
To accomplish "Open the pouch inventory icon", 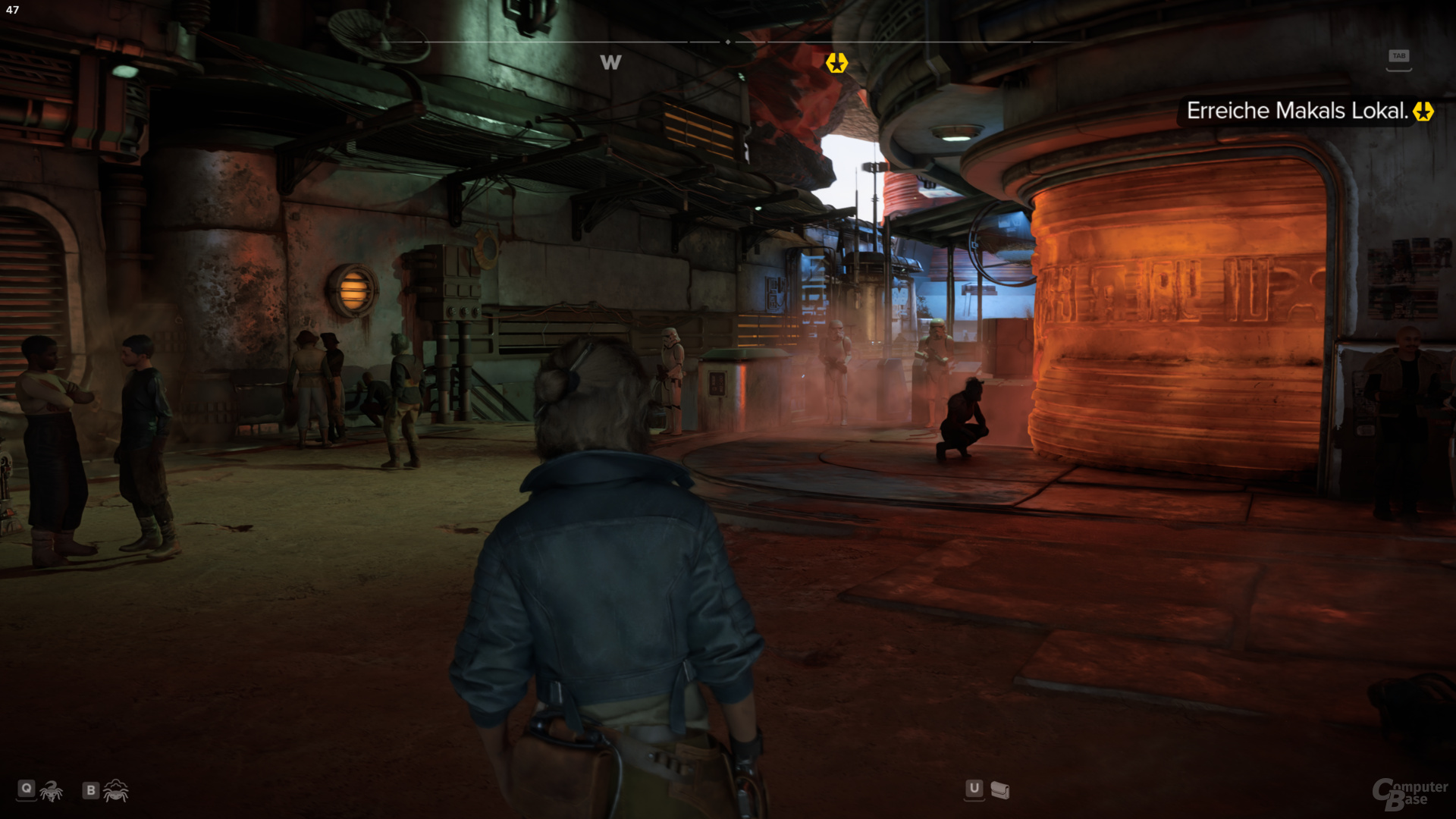I will [1000, 791].
